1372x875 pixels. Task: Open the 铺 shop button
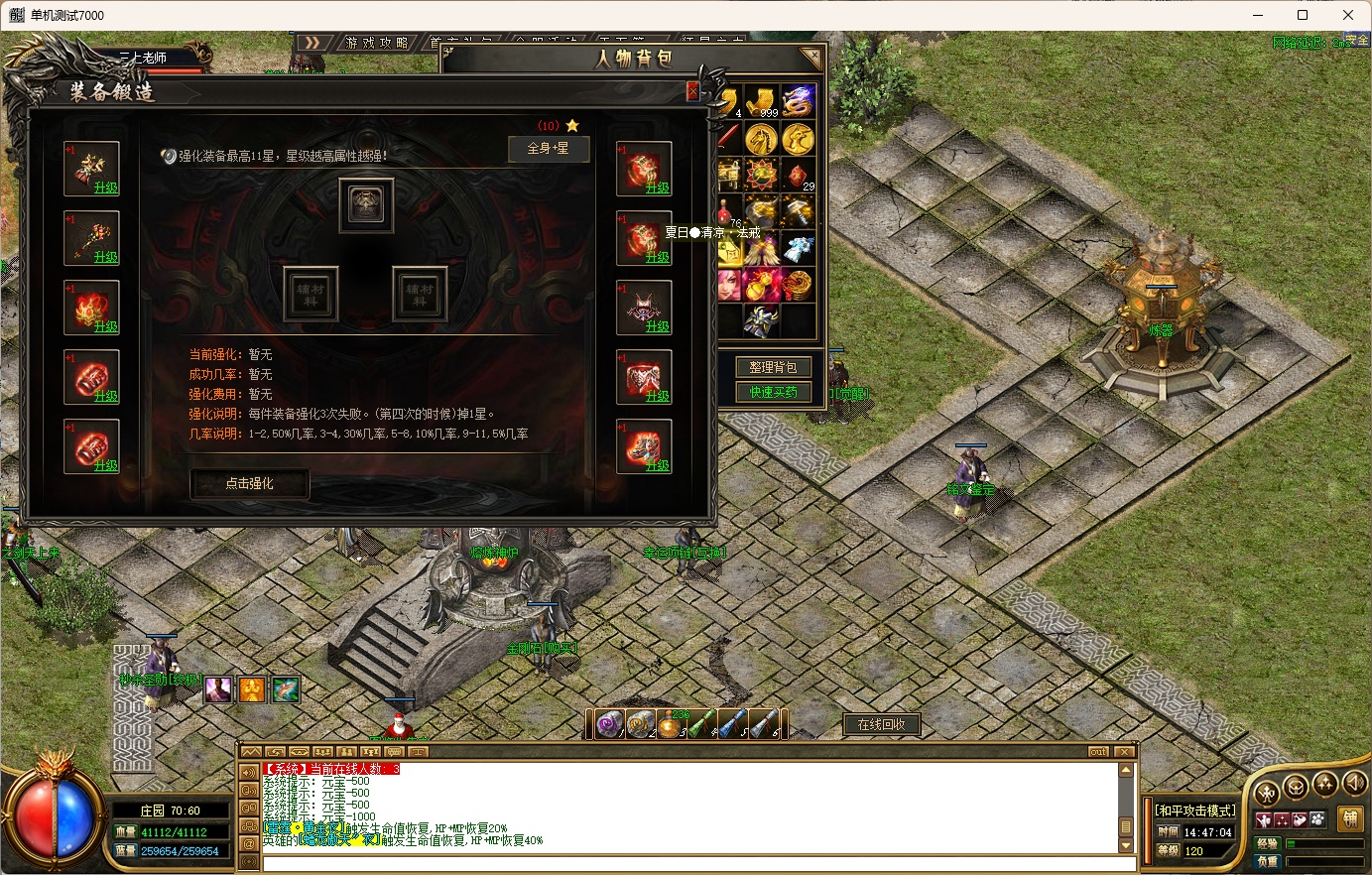[1349, 818]
